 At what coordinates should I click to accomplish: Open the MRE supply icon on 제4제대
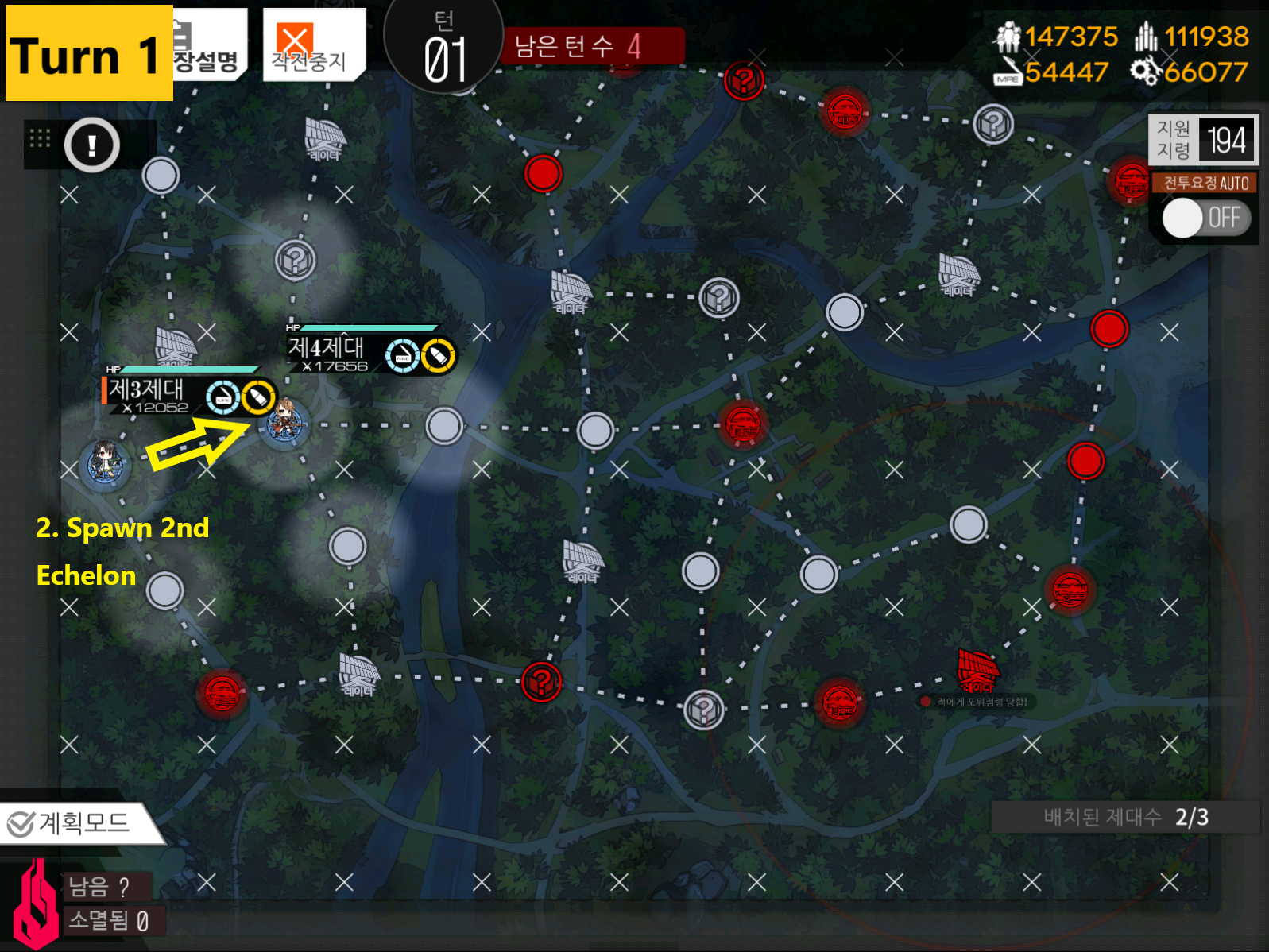402,354
